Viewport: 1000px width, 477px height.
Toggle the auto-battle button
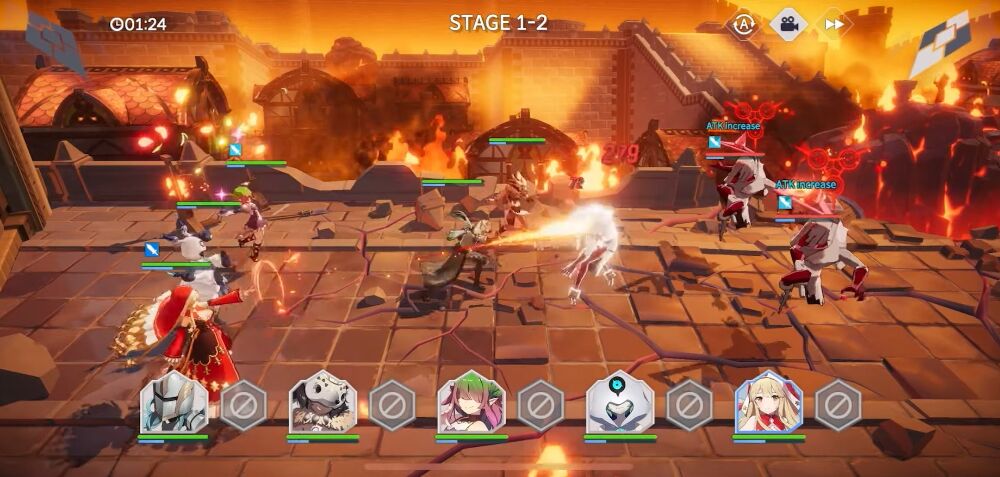[x=743, y=23]
